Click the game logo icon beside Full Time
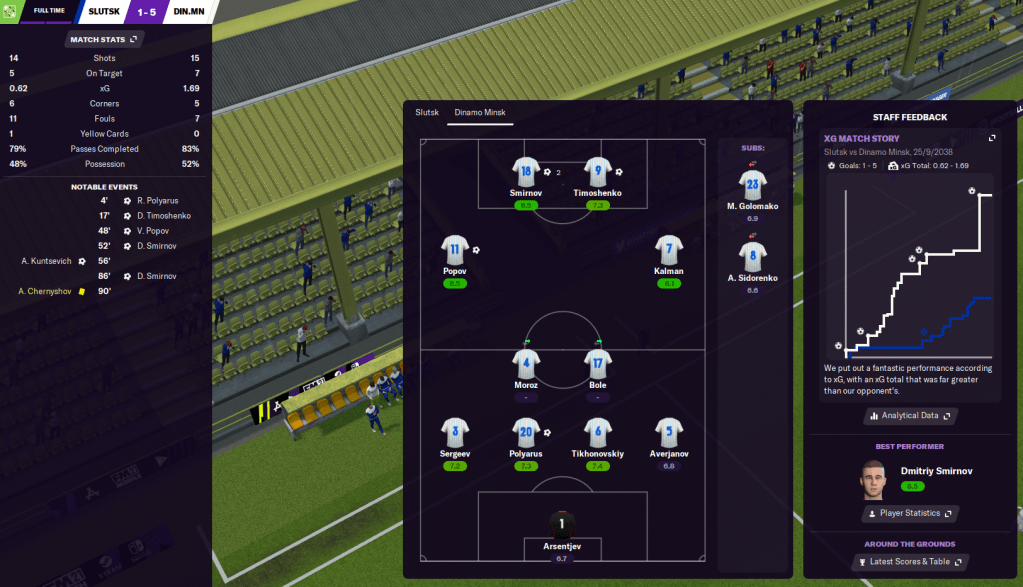 (10, 11)
